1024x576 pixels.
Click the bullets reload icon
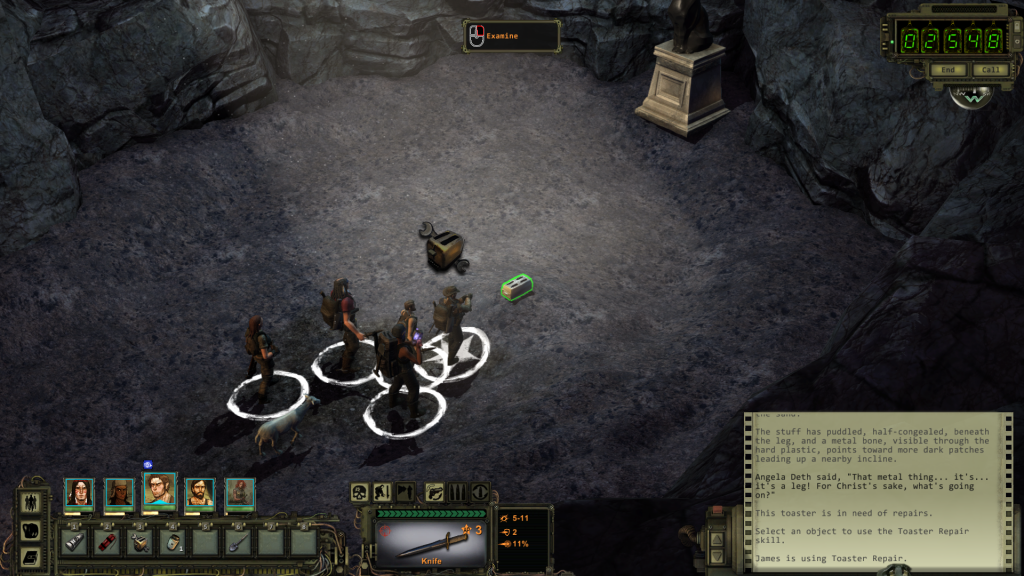coord(457,492)
